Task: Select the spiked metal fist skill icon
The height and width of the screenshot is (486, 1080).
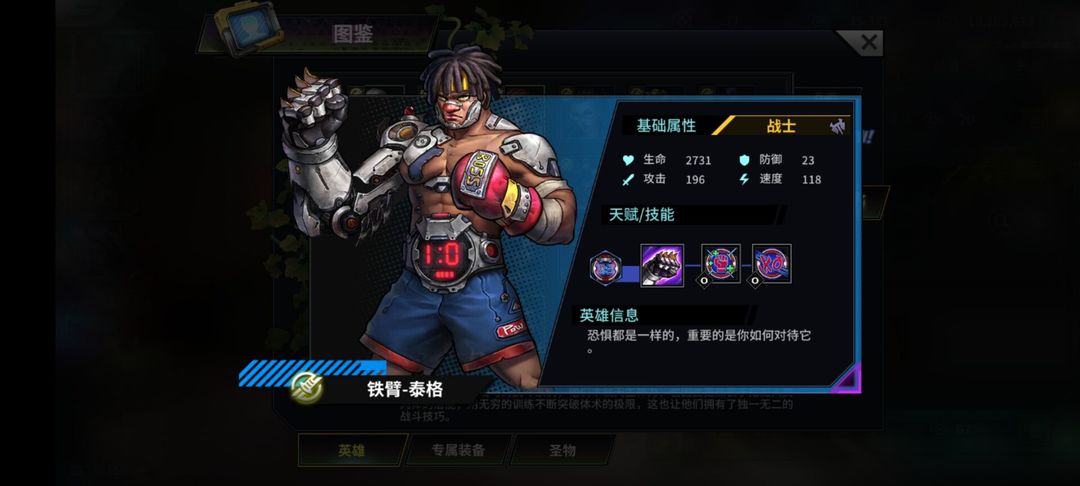Action: point(662,266)
